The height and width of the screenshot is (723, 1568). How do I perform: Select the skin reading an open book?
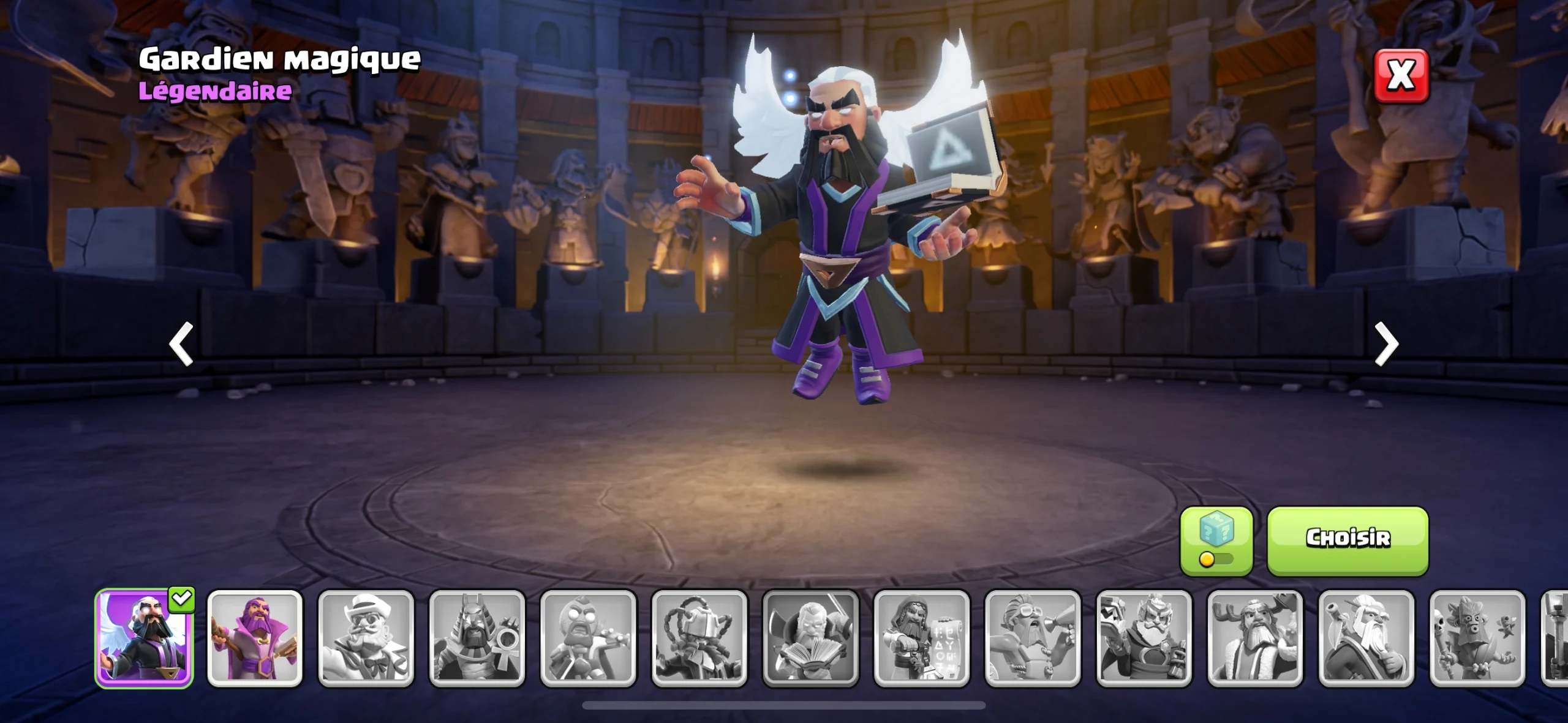click(x=810, y=639)
